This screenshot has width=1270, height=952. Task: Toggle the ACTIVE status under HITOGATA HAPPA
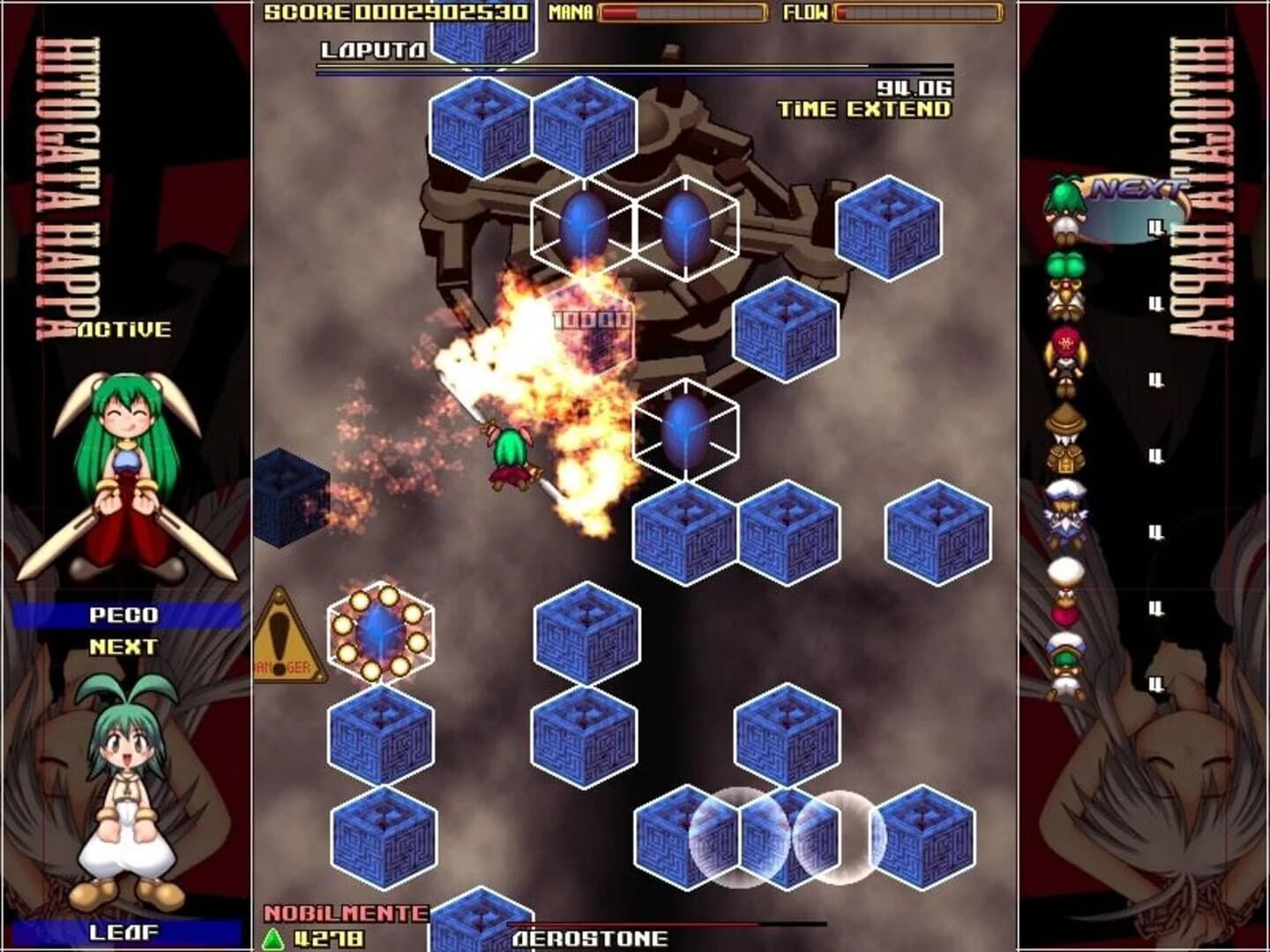coord(123,331)
